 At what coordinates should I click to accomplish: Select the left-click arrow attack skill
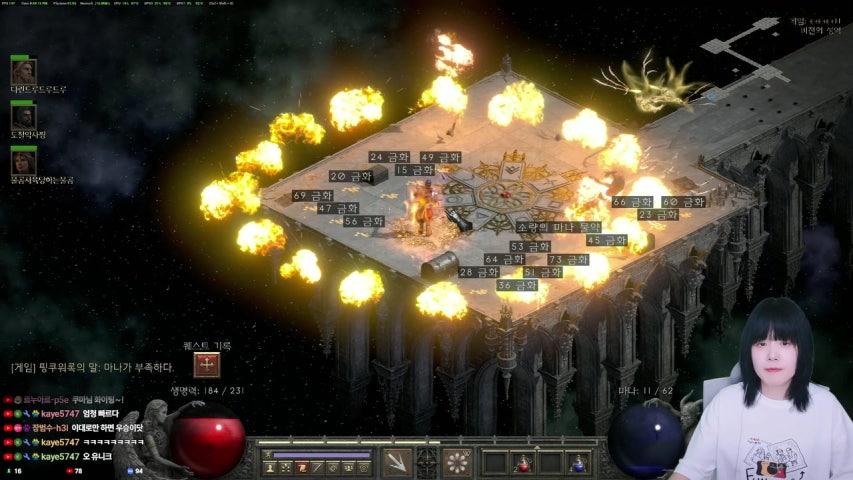tap(398, 462)
